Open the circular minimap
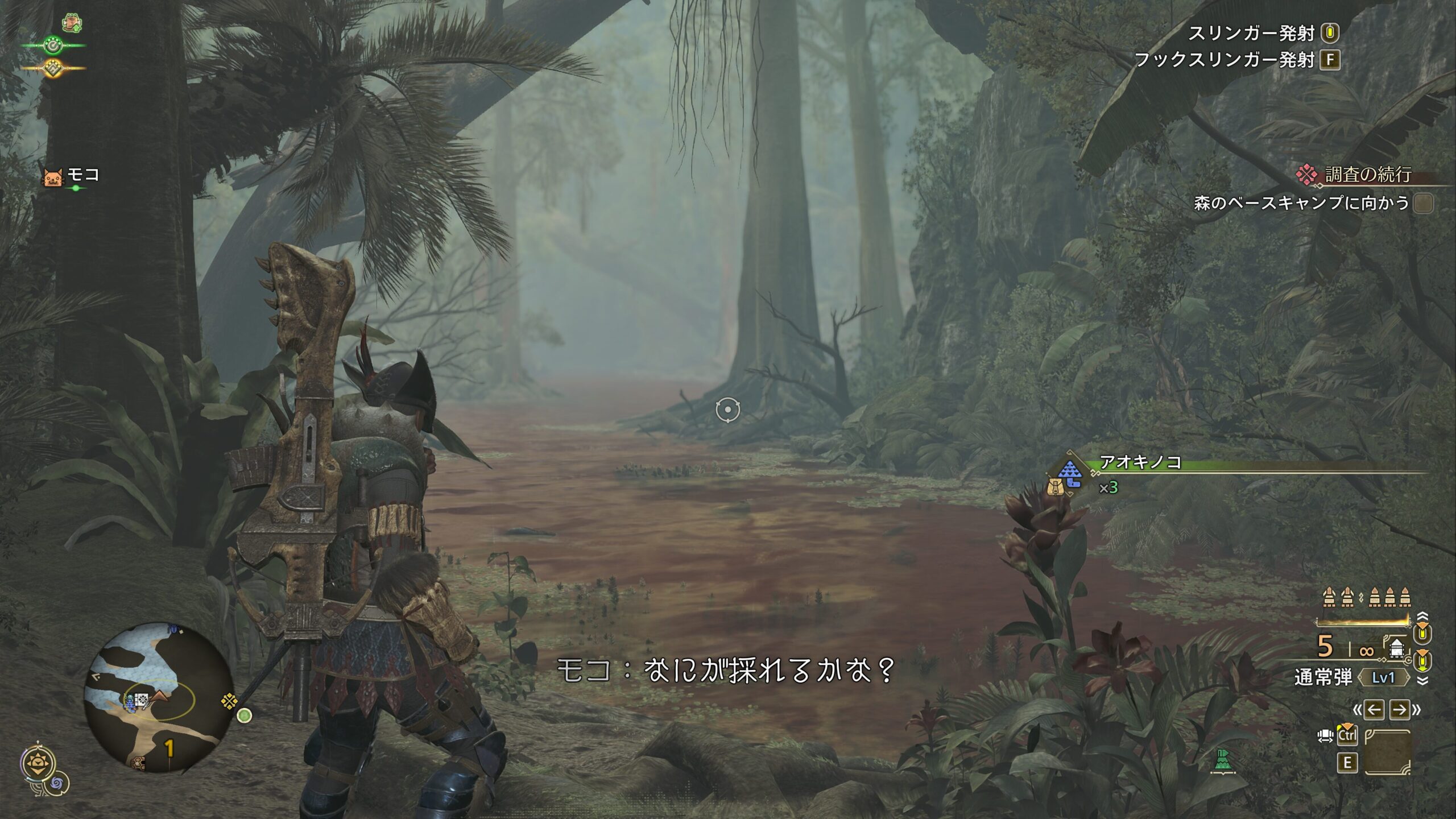 pos(158,697)
